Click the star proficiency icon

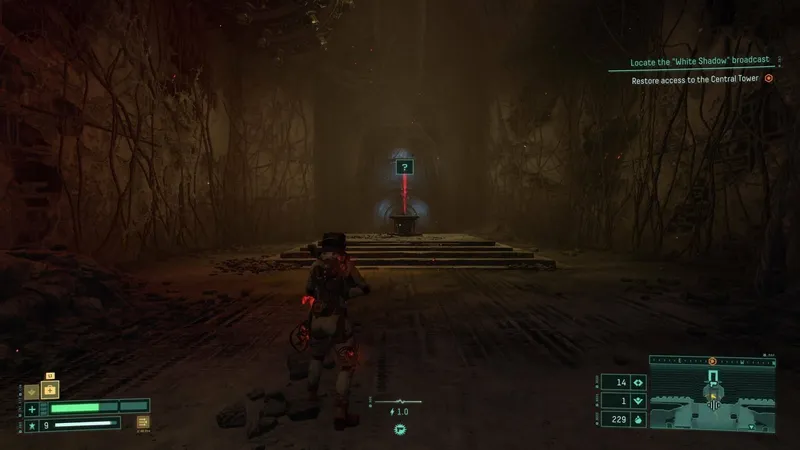click(32, 426)
